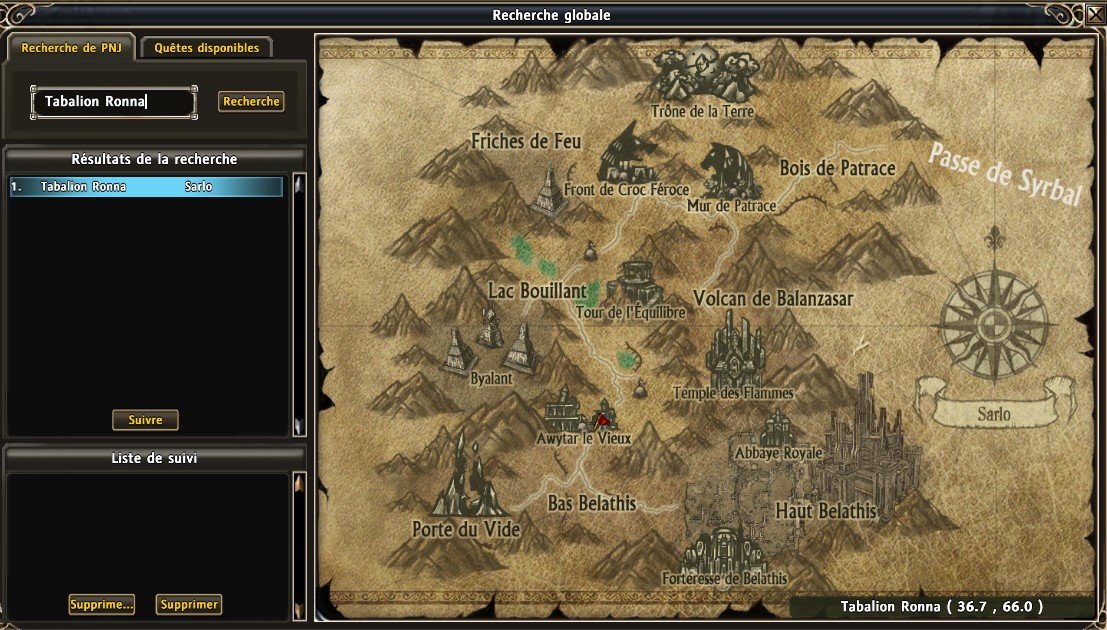Click the Supprimer button in the tracking list
The width and height of the screenshot is (1107, 630).
(x=189, y=604)
